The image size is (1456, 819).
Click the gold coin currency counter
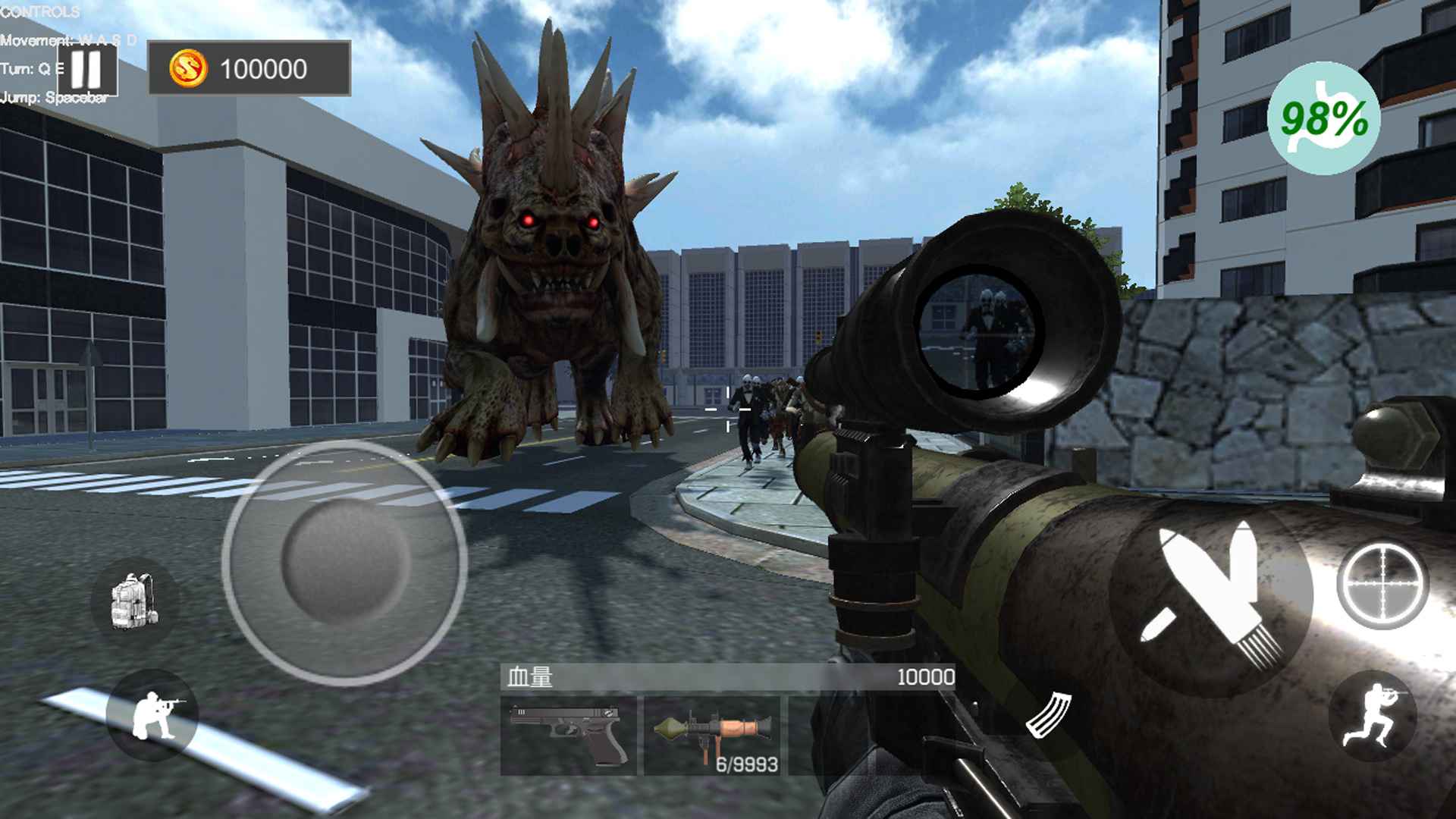(249, 69)
